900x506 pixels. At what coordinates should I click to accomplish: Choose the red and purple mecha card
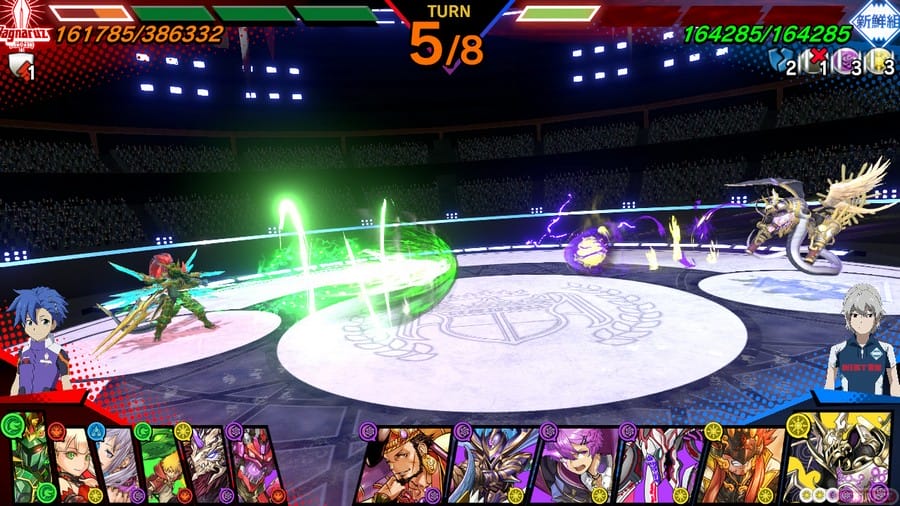tap(252, 463)
